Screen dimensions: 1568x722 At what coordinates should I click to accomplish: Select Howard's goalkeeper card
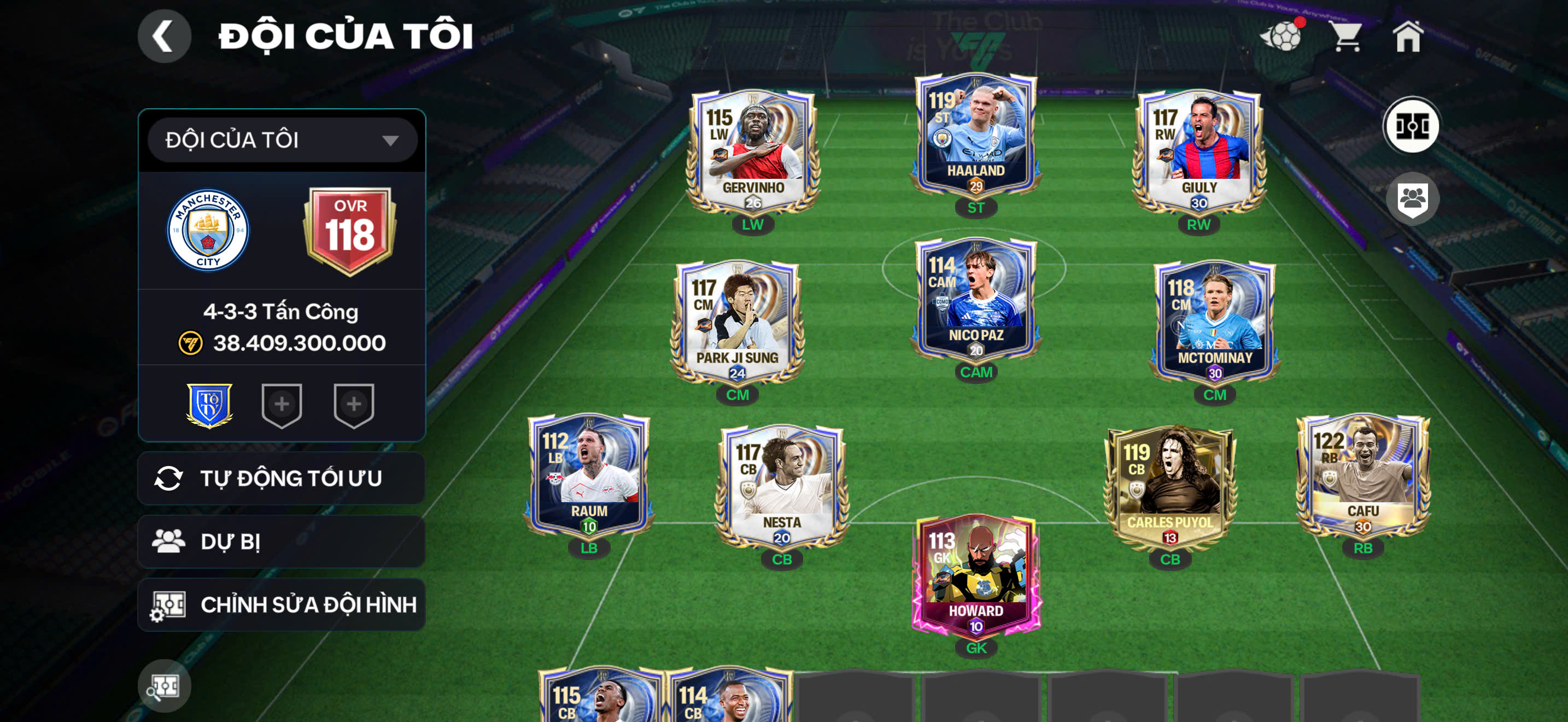point(975,575)
